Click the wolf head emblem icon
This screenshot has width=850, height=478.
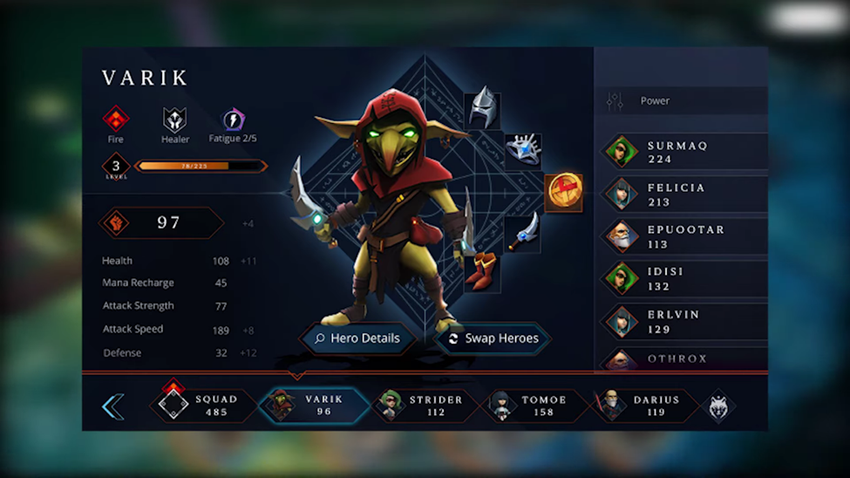(718, 406)
